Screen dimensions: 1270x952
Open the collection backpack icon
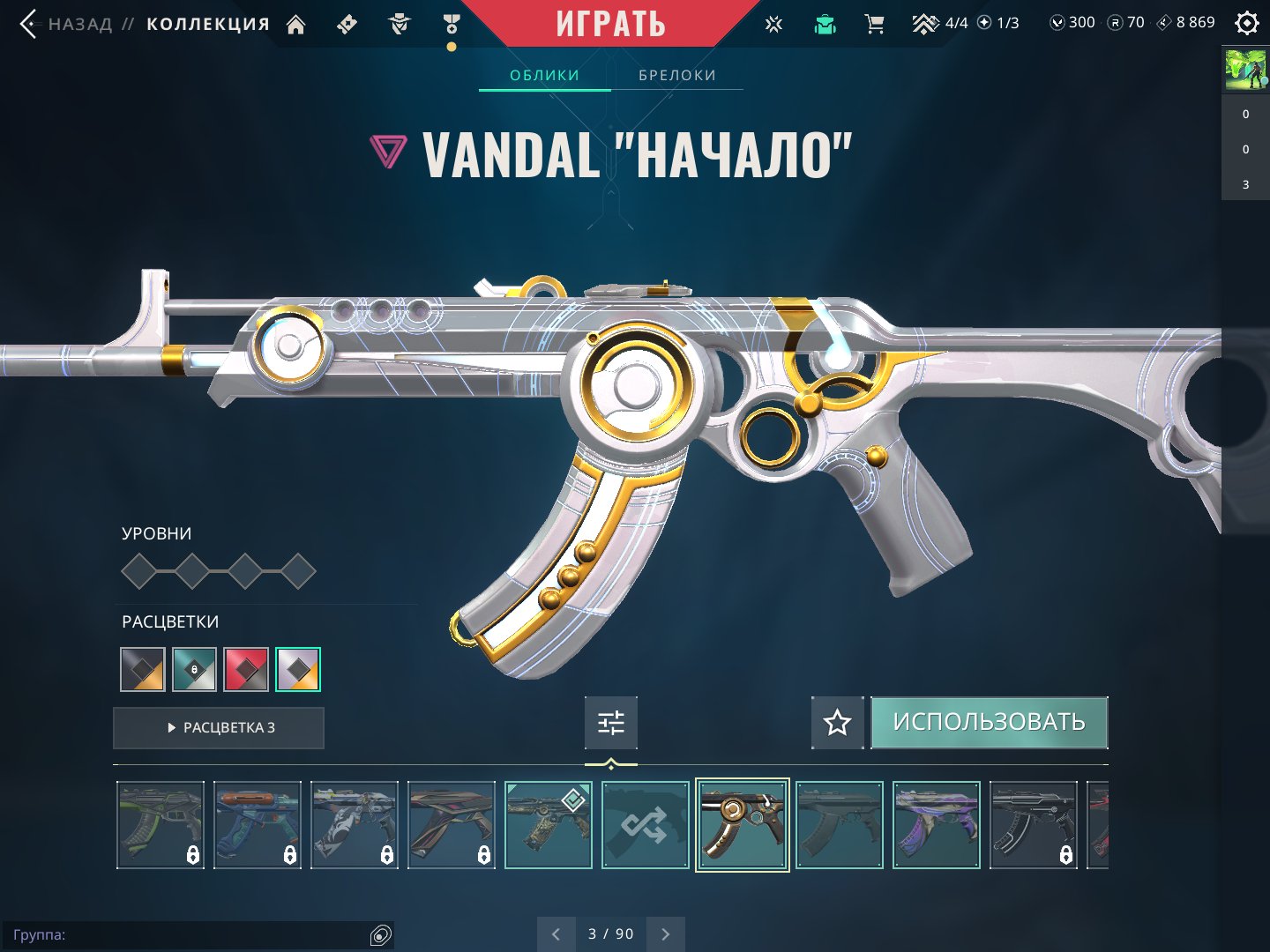(824, 24)
